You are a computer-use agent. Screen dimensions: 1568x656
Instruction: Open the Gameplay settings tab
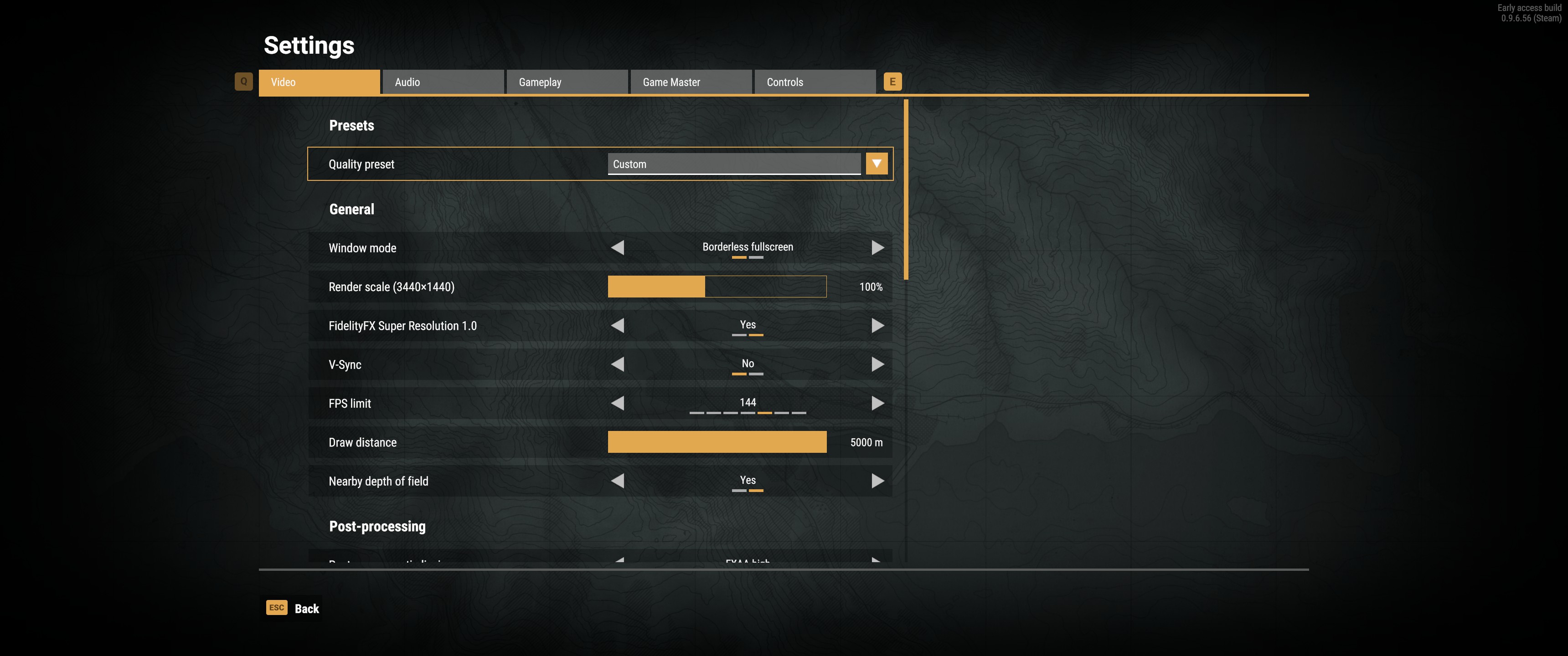pos(566,82)
